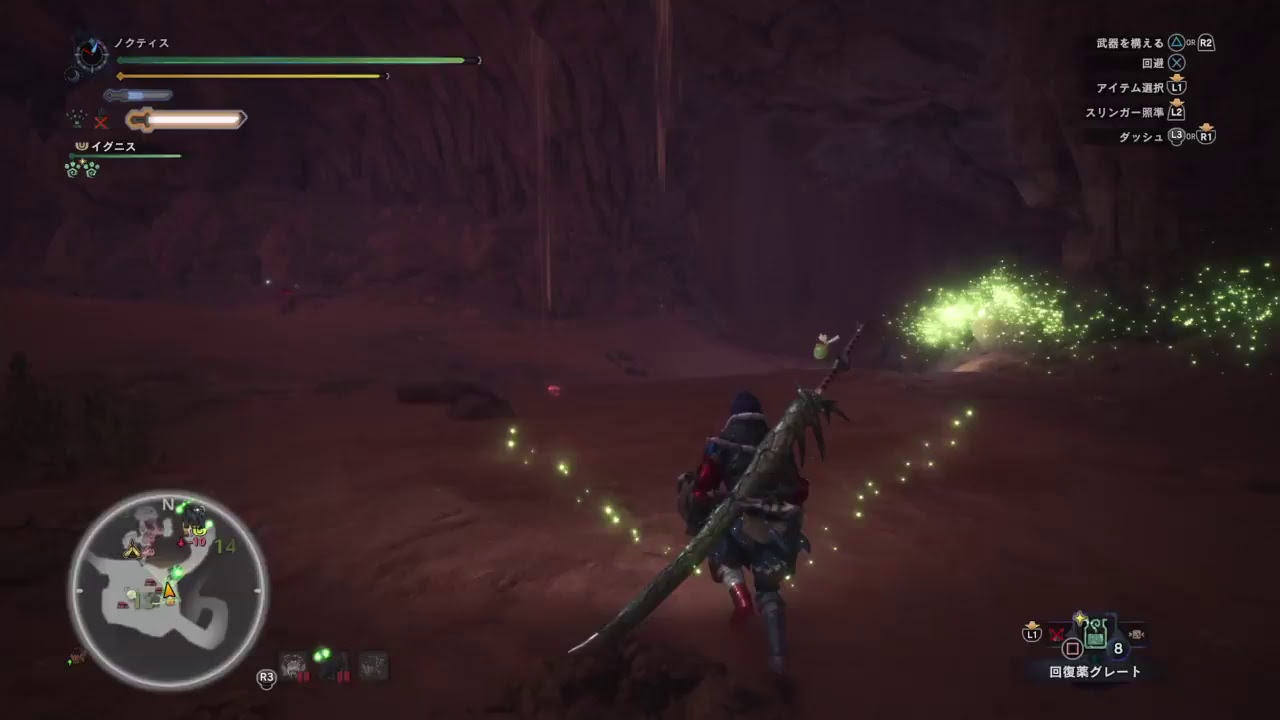Select the rightmost monster icon in the bottom tracker
Screen dimensions: 1280x720
(x=374, y=663)
